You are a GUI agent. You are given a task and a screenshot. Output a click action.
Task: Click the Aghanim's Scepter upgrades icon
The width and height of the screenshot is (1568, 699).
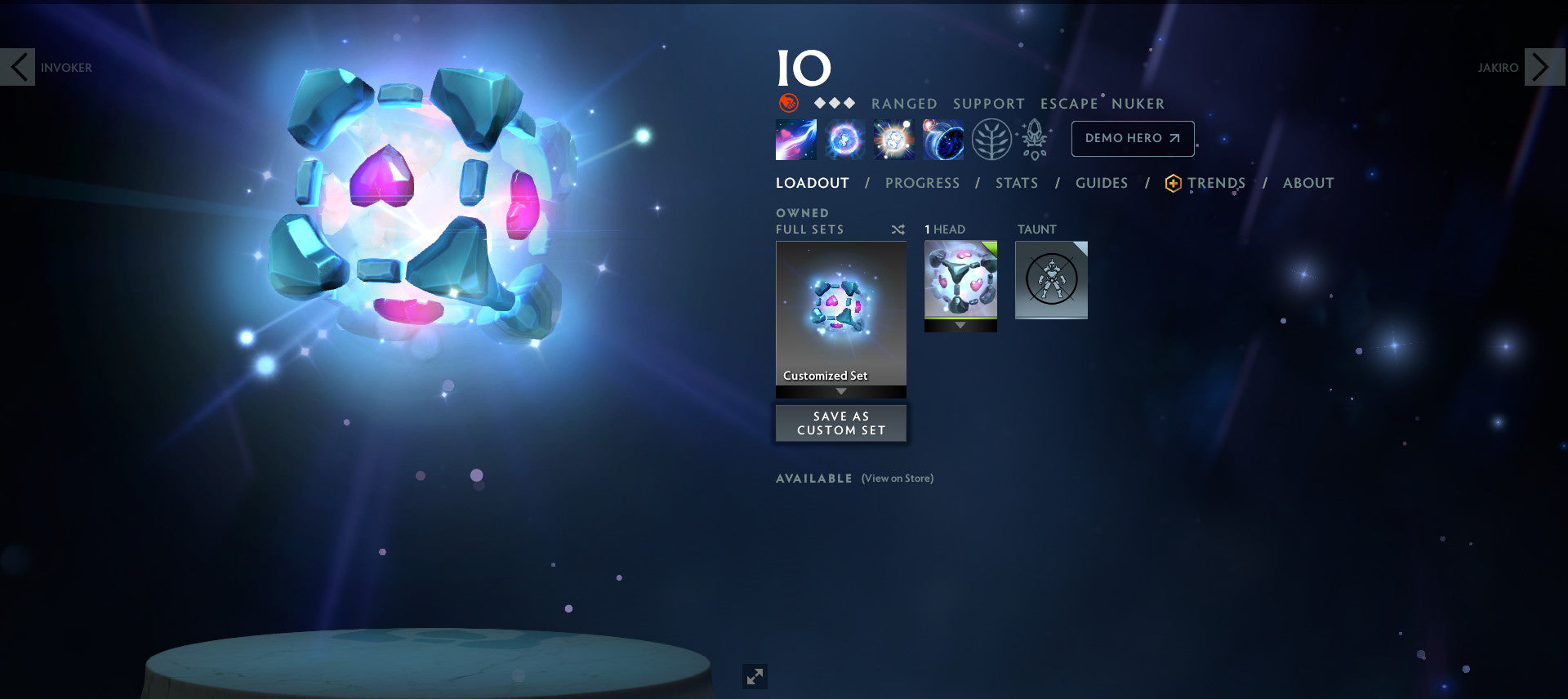coord(1034,139)
